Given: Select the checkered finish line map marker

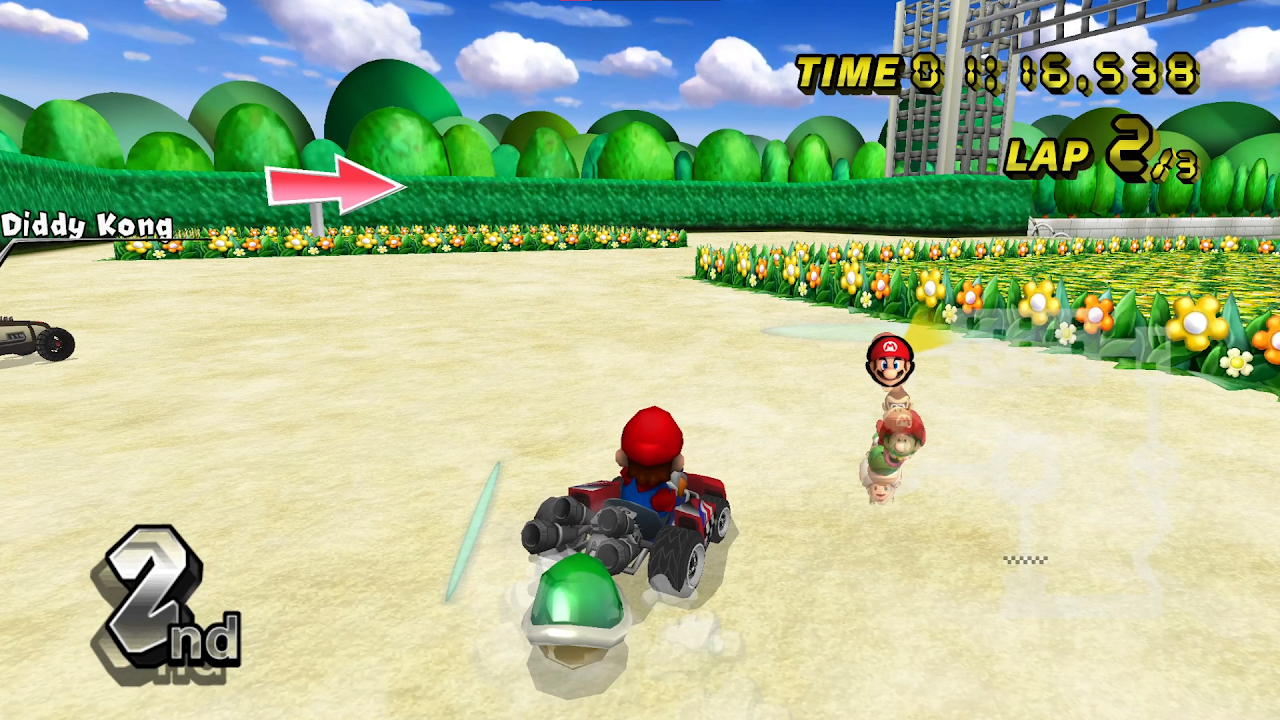Looking at the screenshot, I should tap(1025, 560).
